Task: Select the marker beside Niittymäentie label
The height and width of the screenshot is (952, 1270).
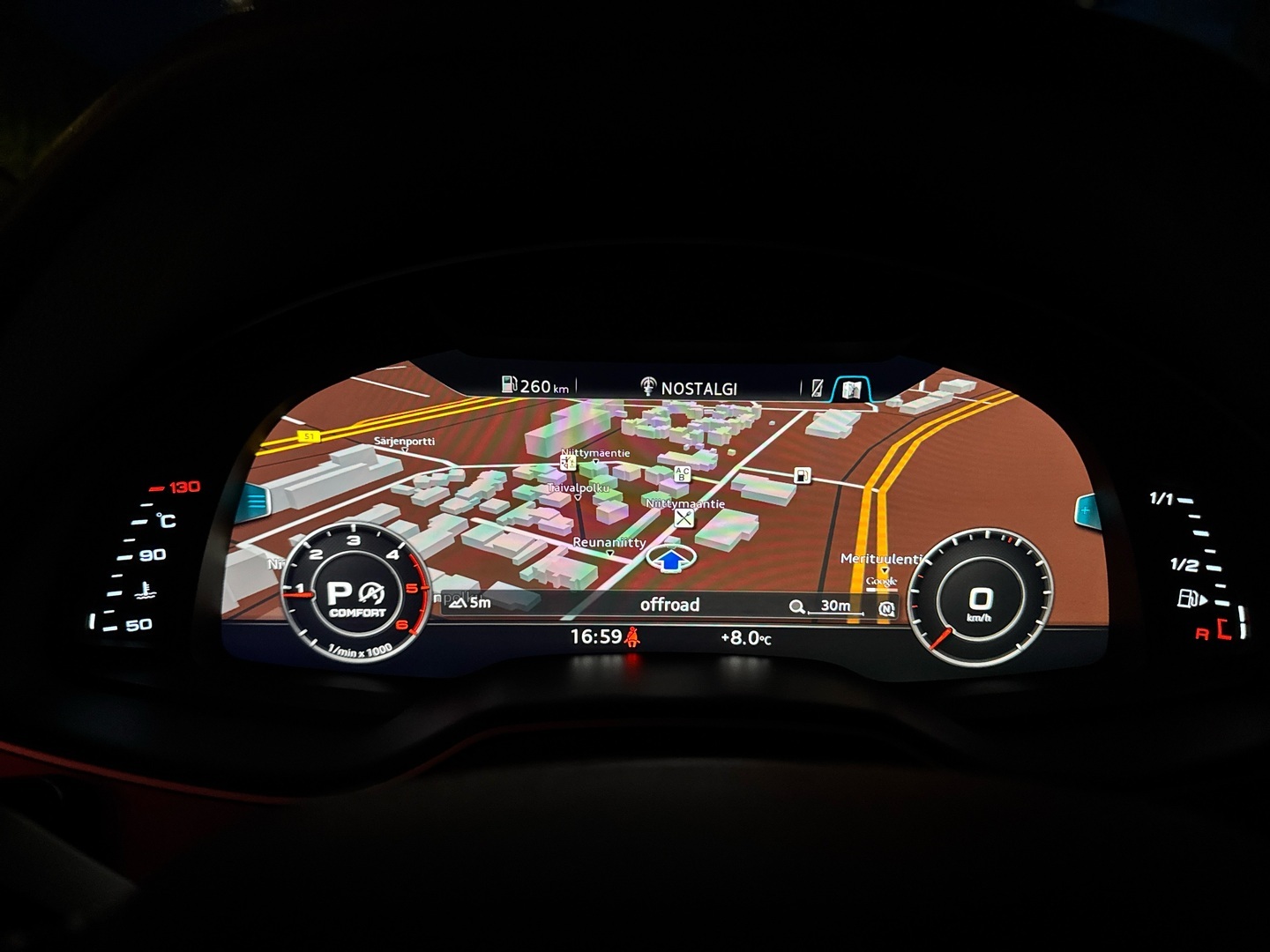Action: point(569,462)
